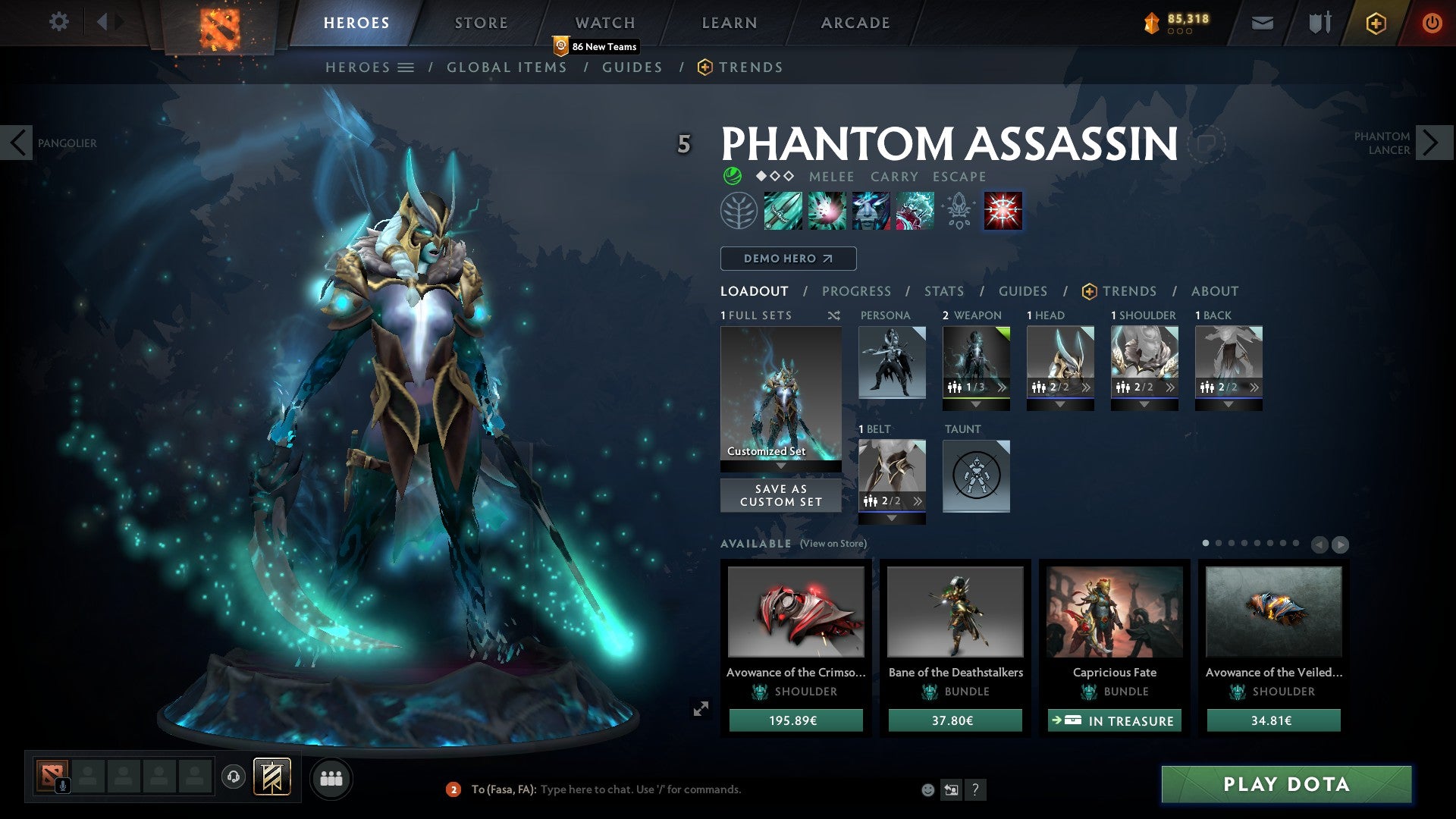Expand the Belt slot item options
The image size is (1456, 819).
click(x=918, y=500)
